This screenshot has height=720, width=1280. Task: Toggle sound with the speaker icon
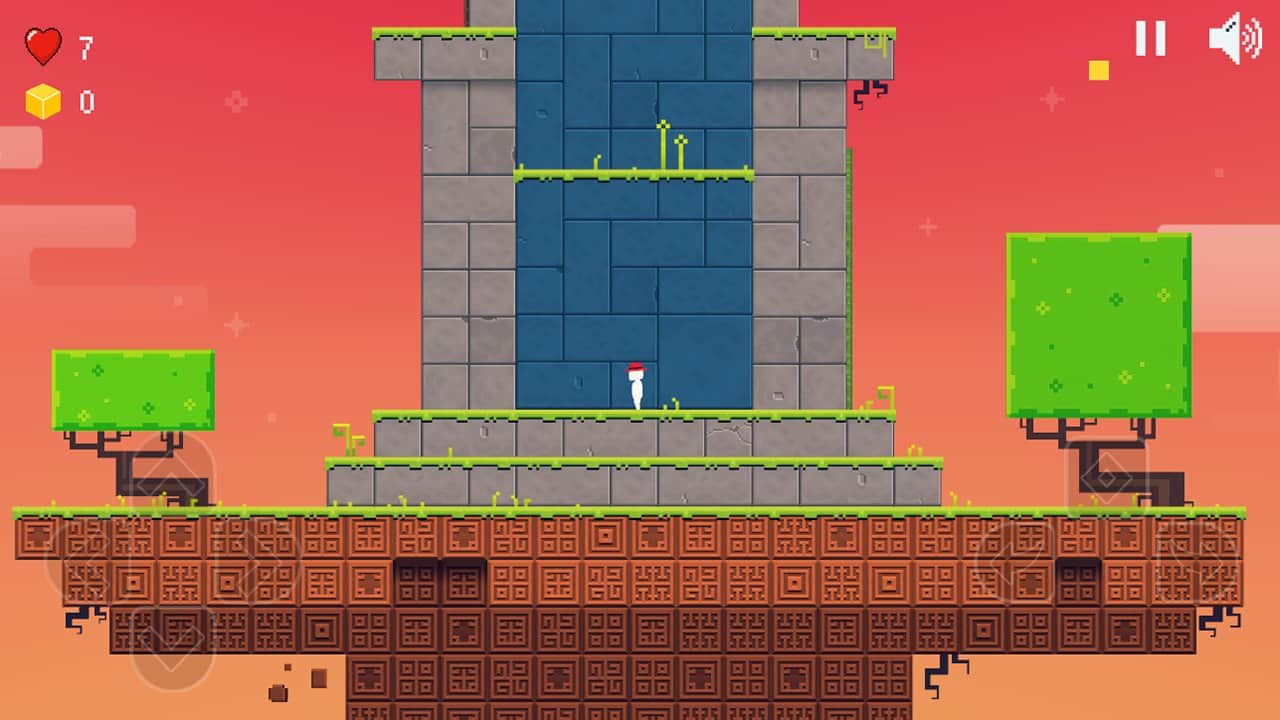coord(1234,39)
